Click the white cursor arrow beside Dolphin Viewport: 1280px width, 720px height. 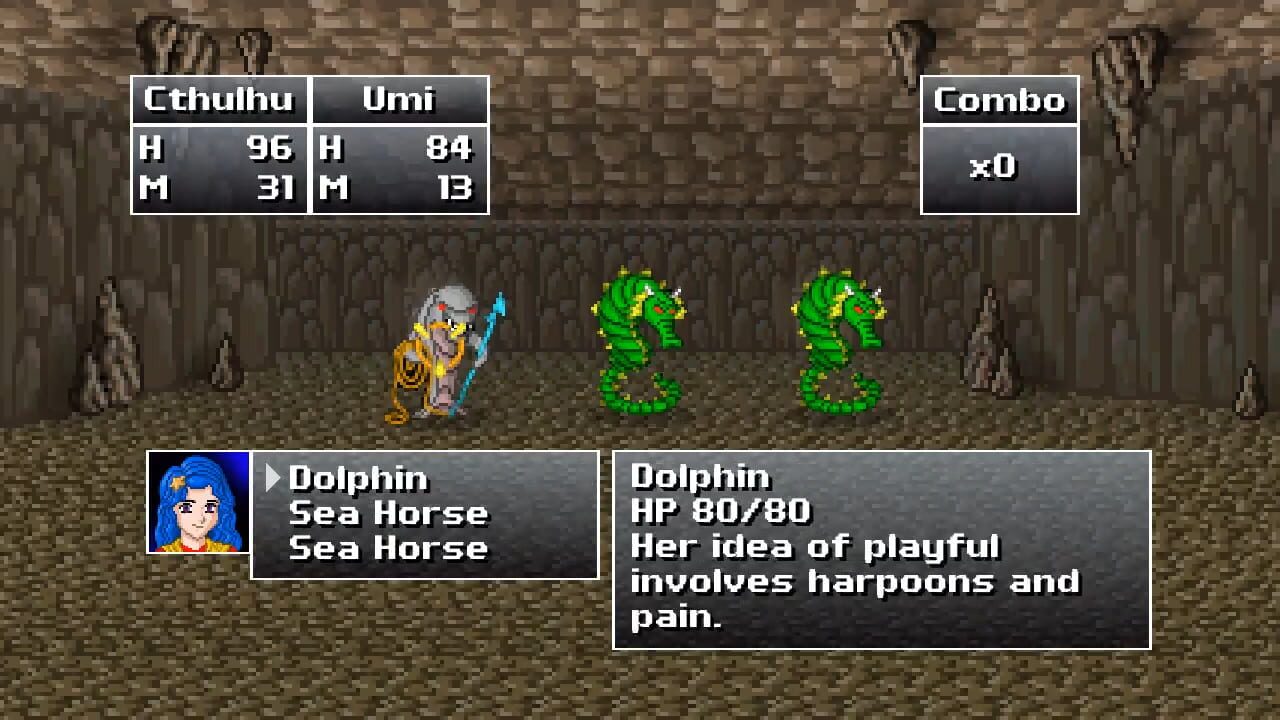pyautogui.click(x=274, y=479)
